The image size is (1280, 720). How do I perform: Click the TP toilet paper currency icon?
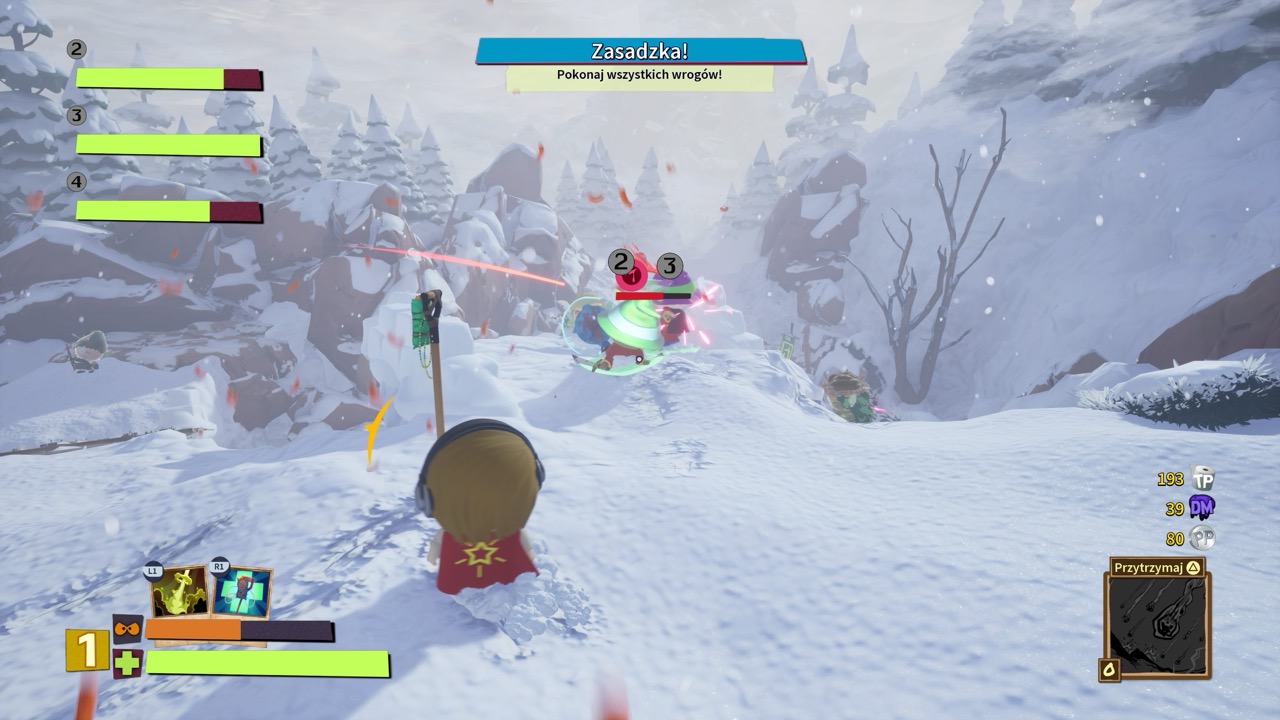tap(1203, 479)
